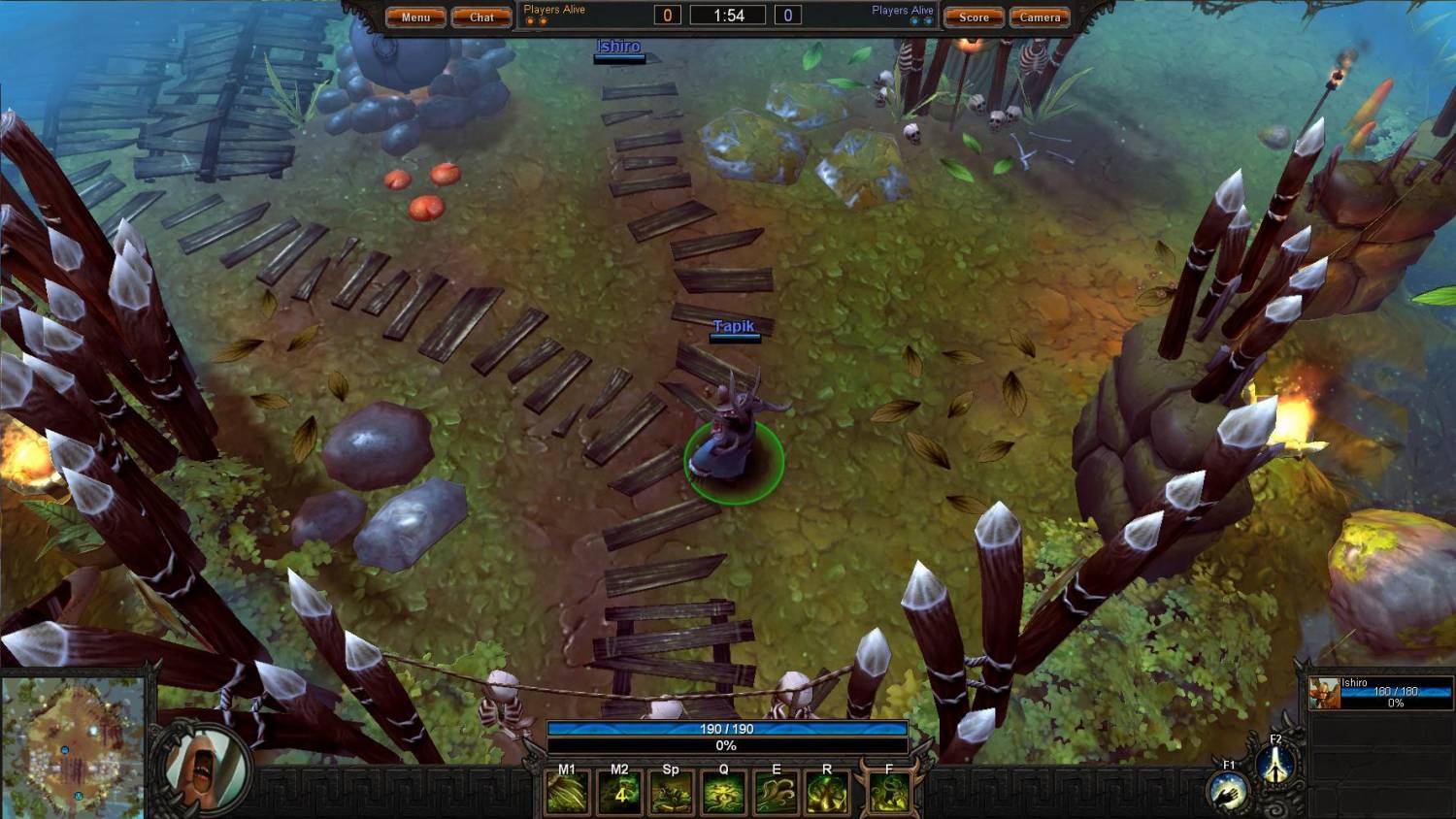Toggle the Camera button
Screen dimensions: 1456x819
(1040, 17)
